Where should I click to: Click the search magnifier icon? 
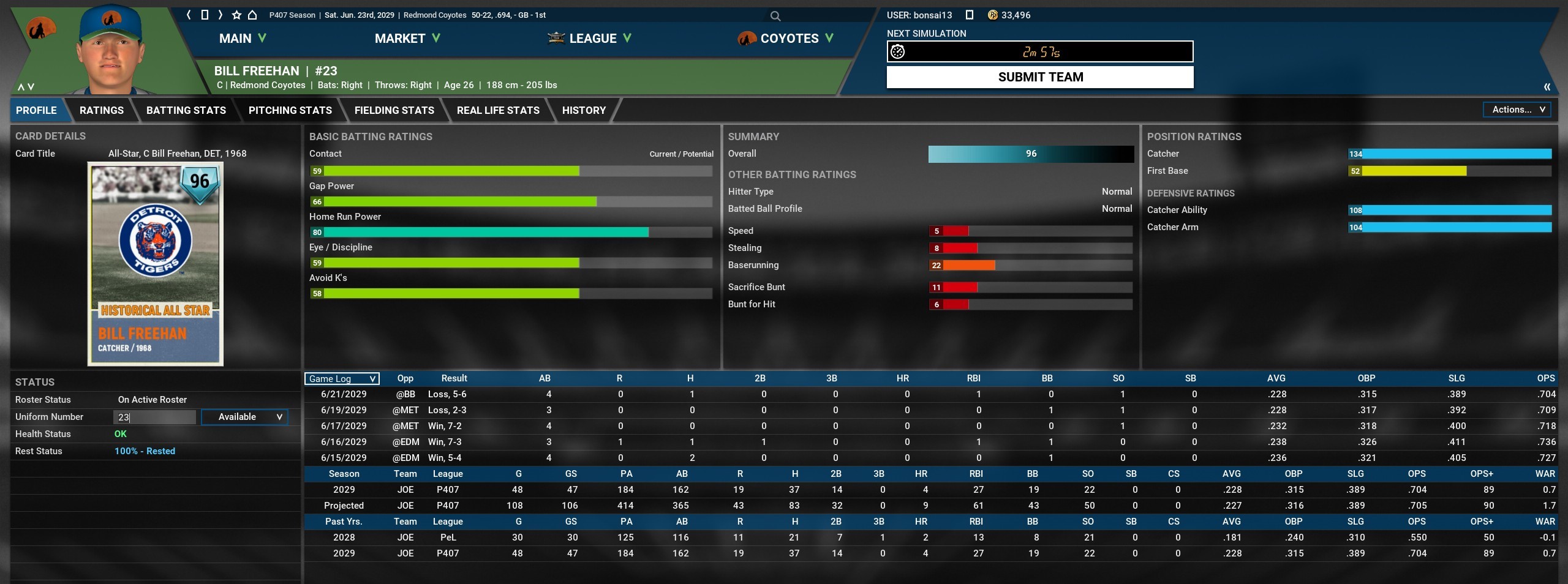click(x=775, y=16)
